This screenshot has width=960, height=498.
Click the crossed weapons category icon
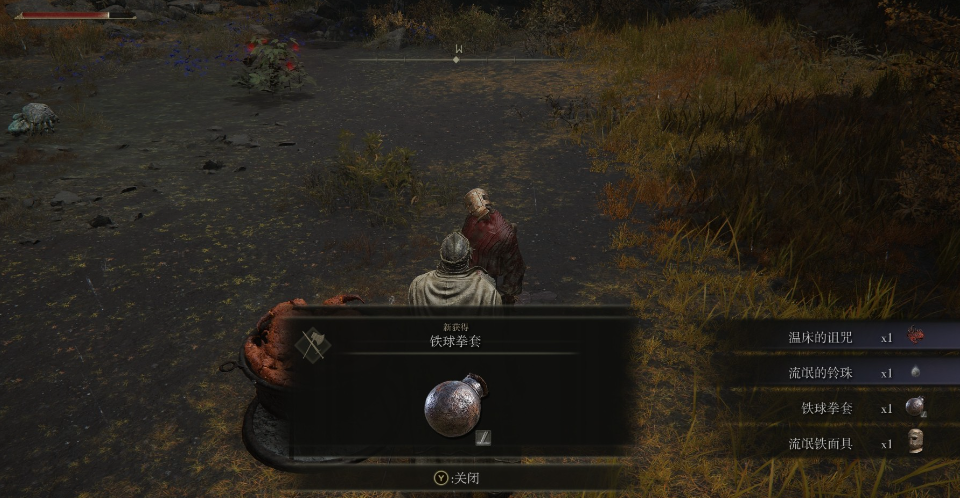click(313, 344)
